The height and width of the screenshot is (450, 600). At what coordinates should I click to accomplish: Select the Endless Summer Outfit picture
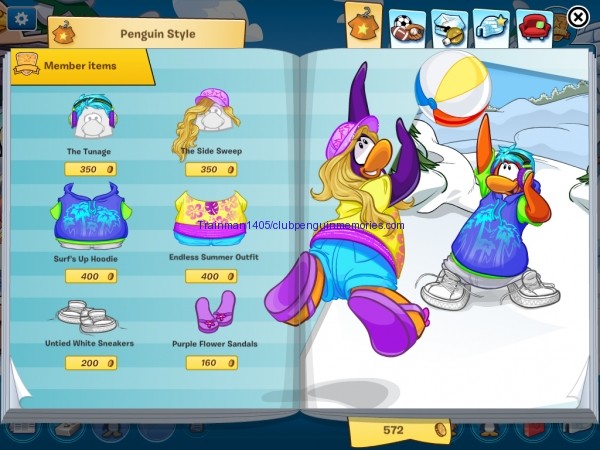click(x=211, y=220)
